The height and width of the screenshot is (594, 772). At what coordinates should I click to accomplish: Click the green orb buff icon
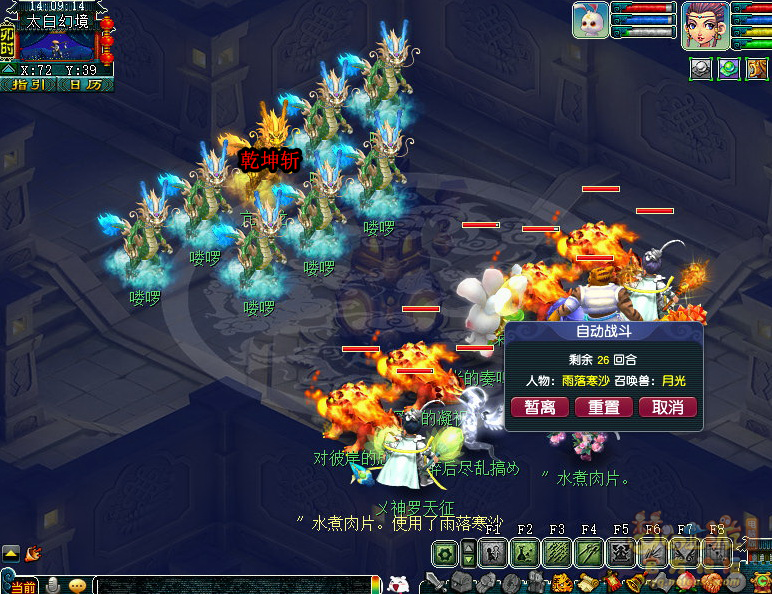click(730, 68)
